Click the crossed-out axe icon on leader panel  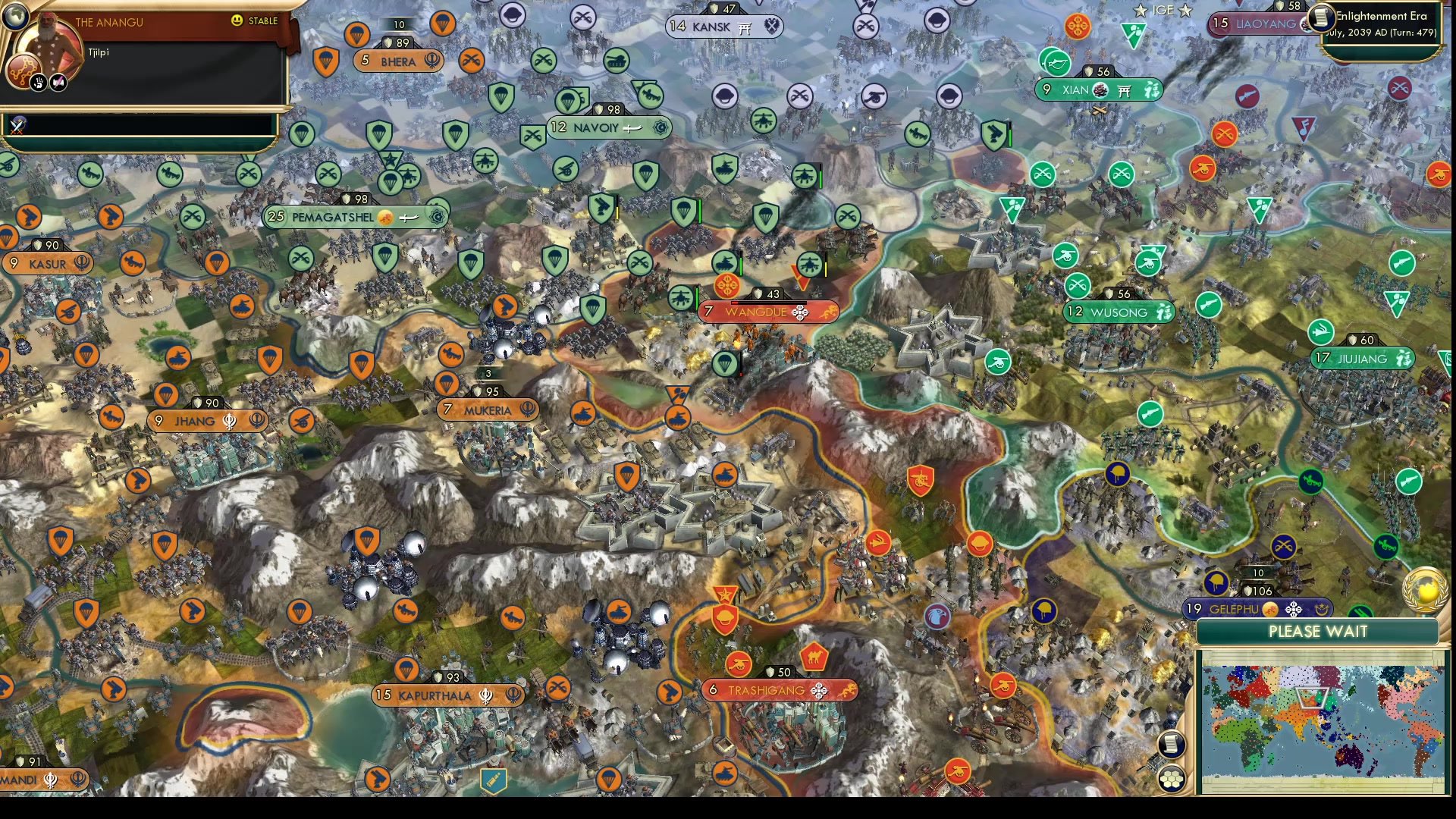click(58, 83)
